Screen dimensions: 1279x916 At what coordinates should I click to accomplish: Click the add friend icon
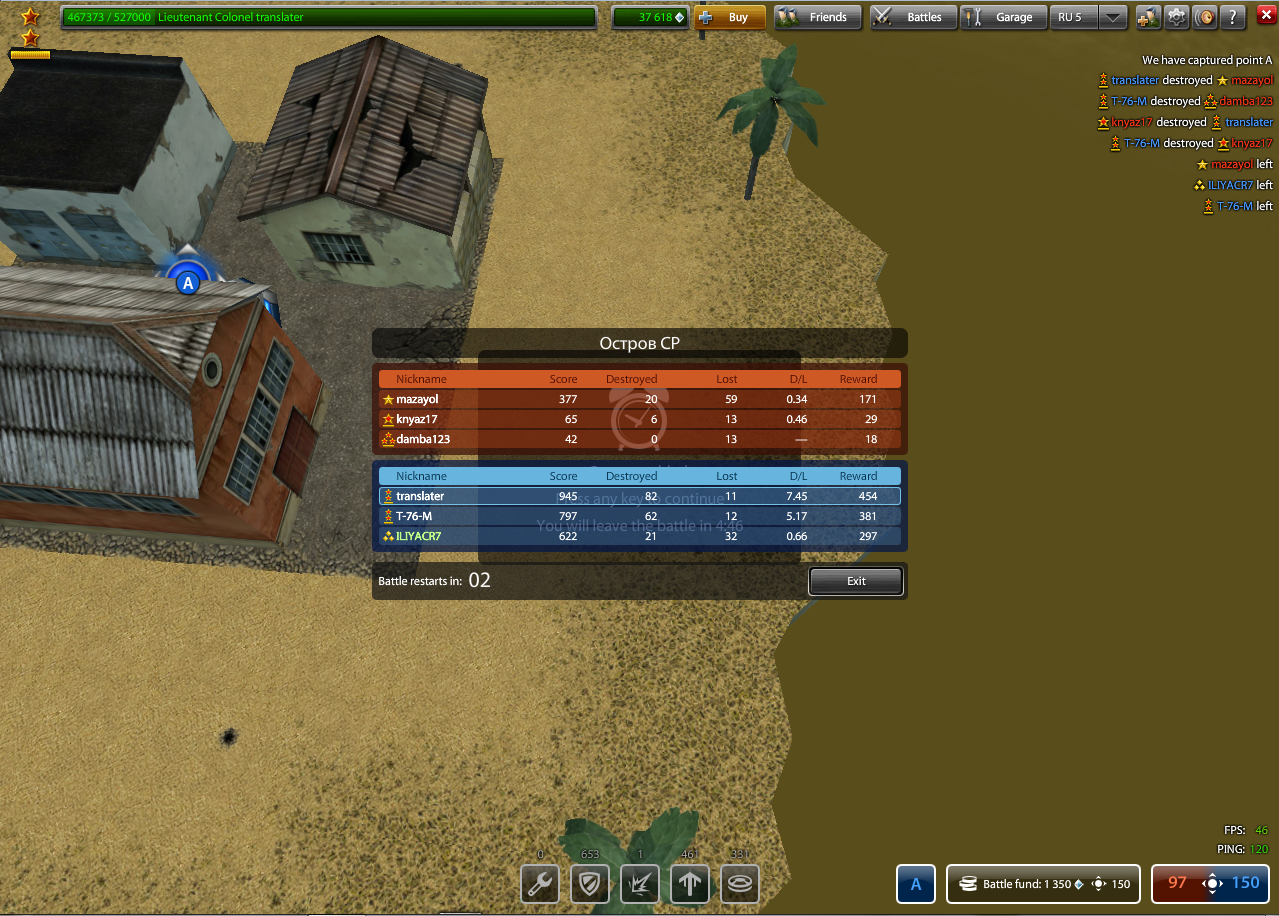point(1148,17)
